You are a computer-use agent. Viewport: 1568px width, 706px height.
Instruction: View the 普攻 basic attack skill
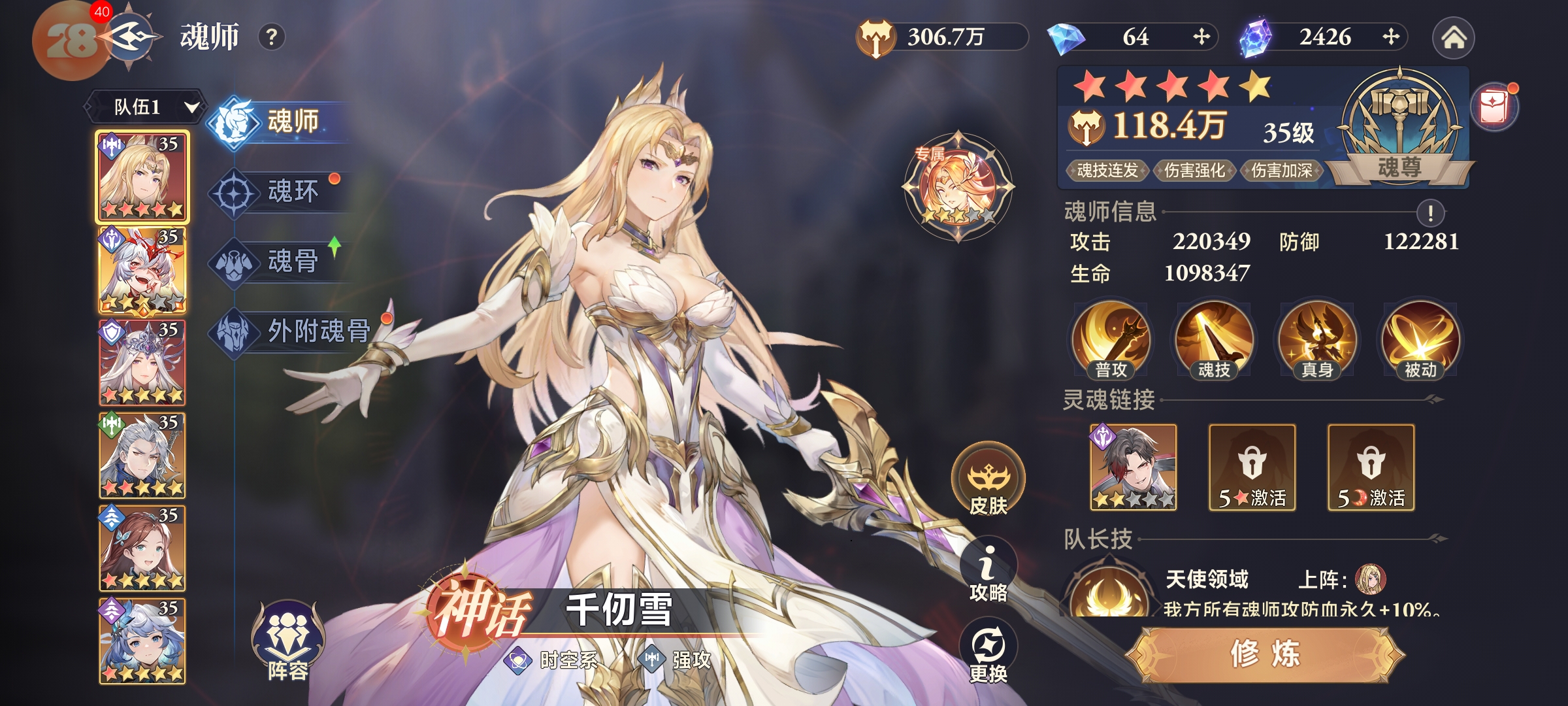pyautogui.click(x=1111, y=340)
